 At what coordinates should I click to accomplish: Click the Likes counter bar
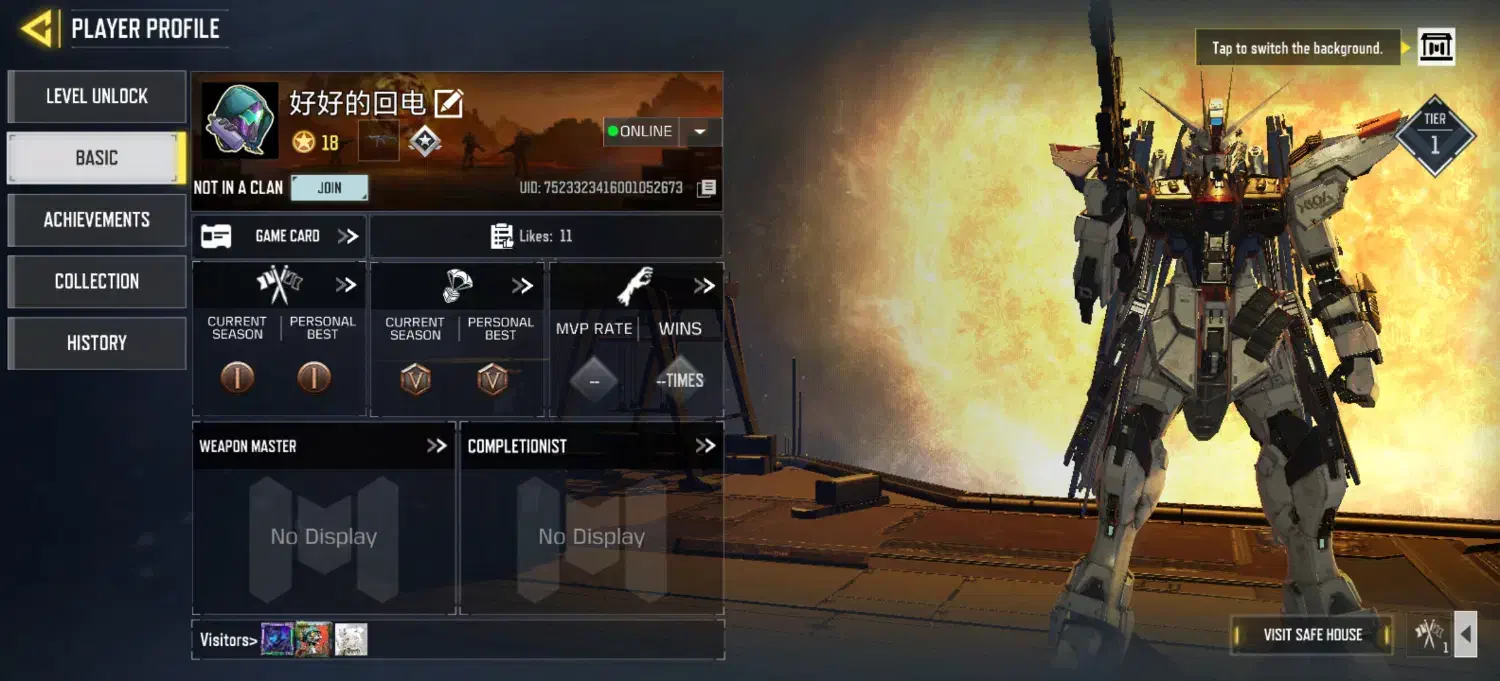coord(545,236)
